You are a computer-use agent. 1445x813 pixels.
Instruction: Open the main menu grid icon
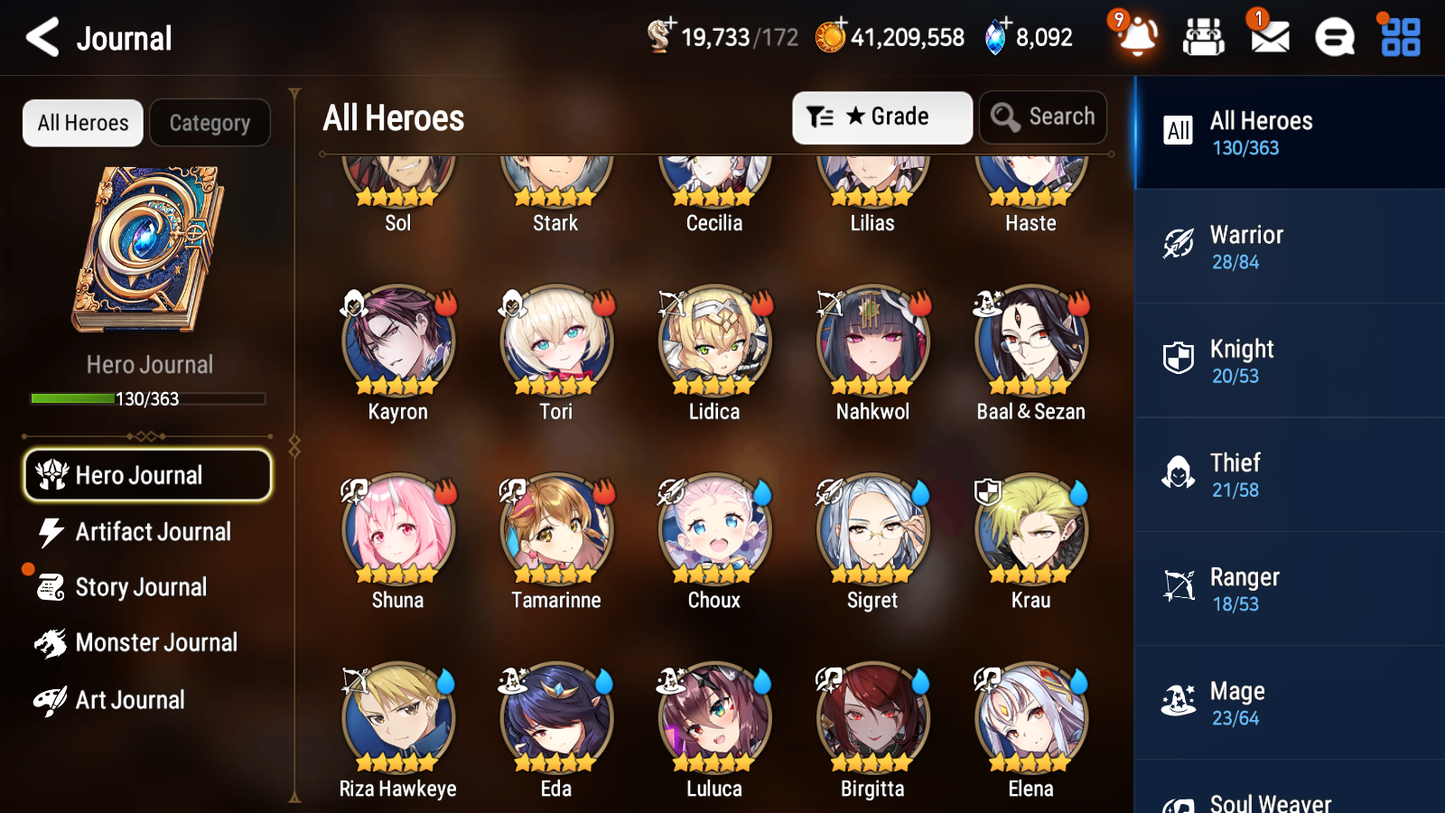pyautogui.click(x=1398, y=36)
